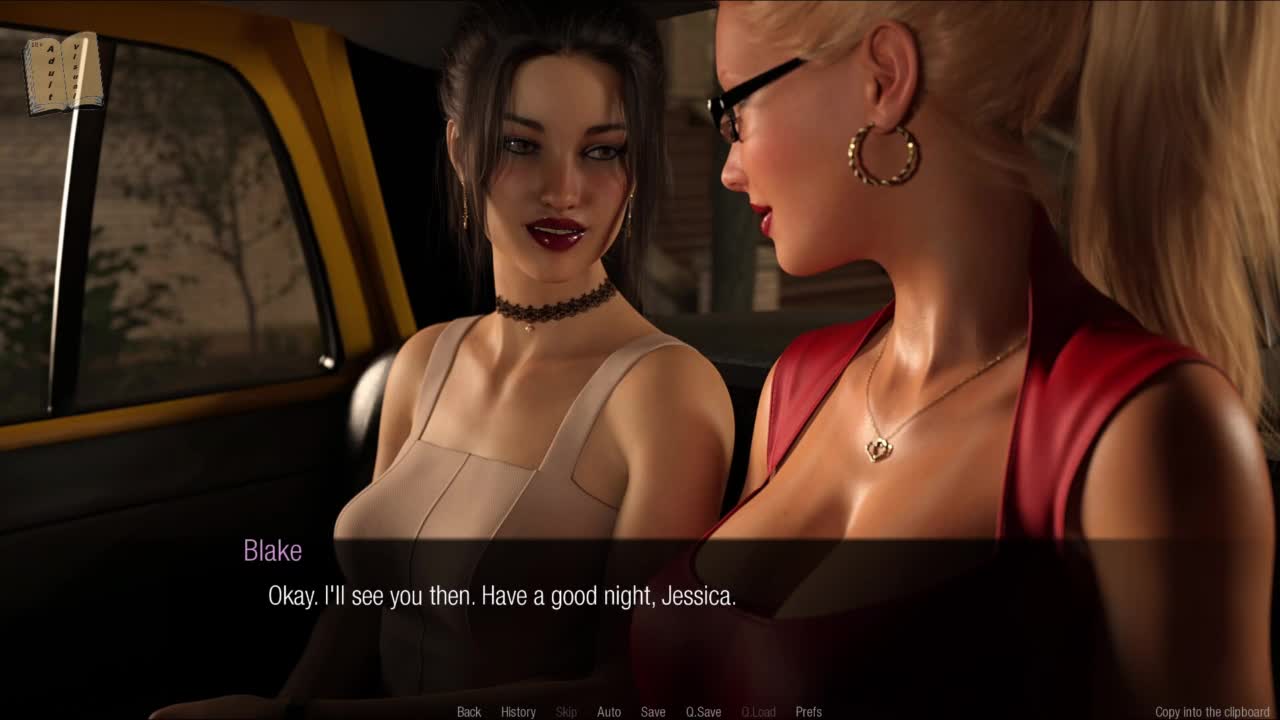
Task: Go back to the previous line
Action: point(469,712)
